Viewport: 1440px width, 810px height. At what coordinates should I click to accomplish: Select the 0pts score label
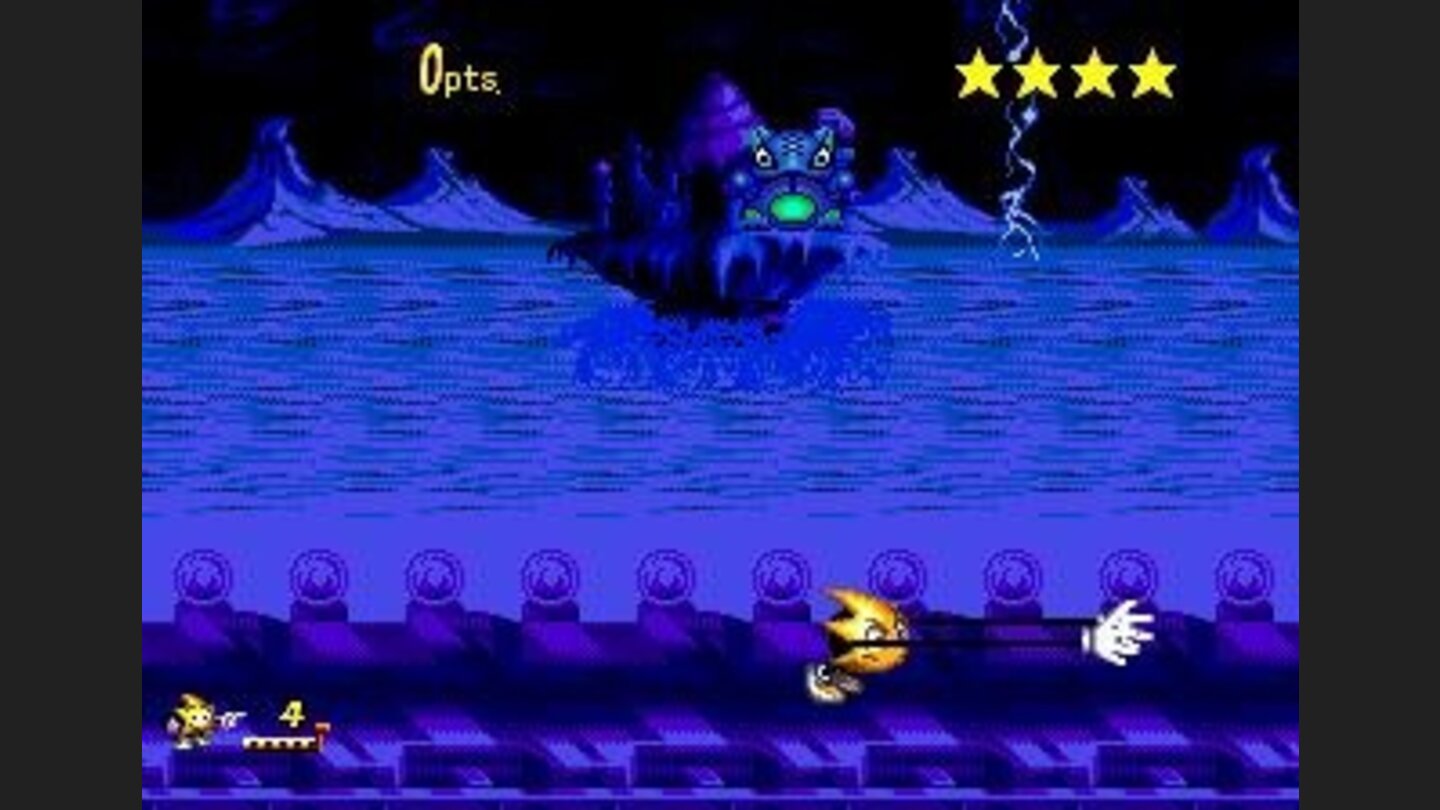455,70
